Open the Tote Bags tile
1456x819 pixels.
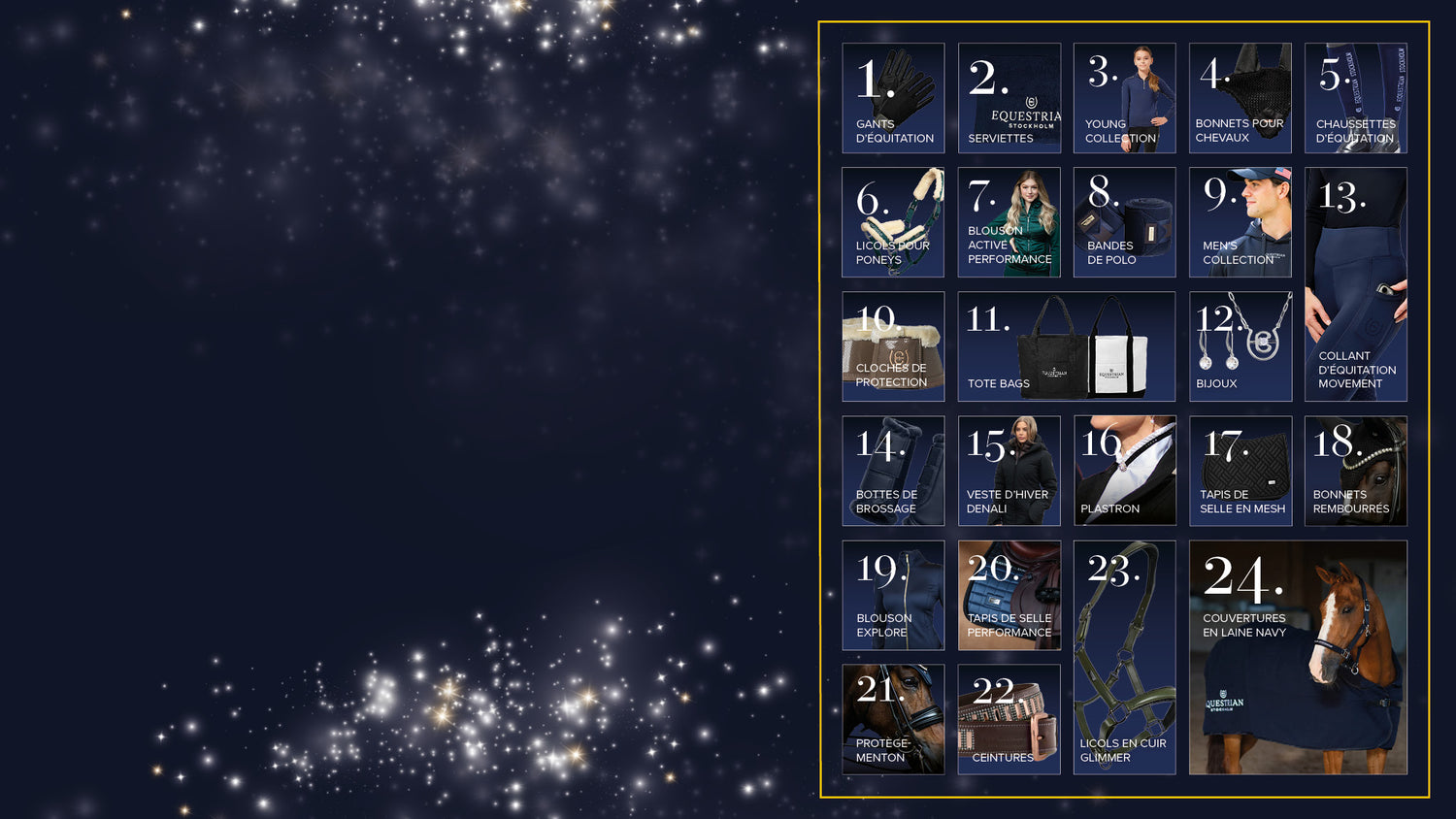click(1066, 346)
